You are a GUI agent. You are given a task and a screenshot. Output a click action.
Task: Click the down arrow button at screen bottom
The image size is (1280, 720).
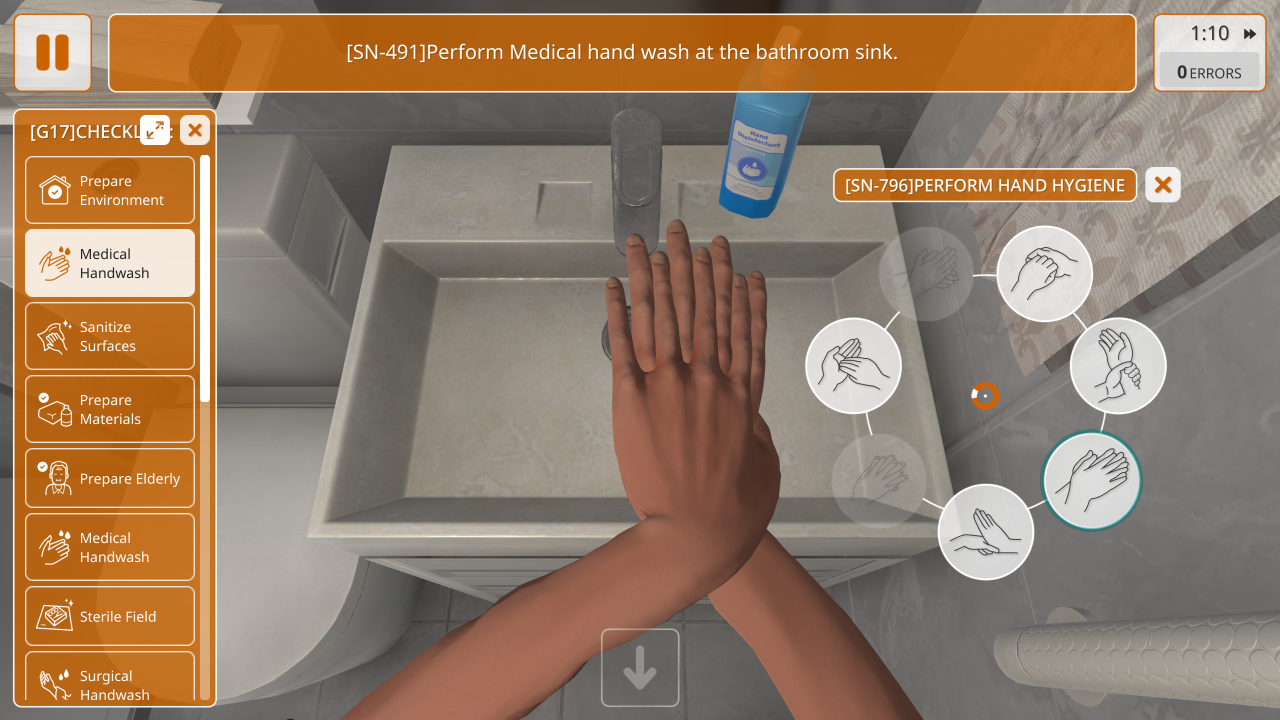pyautogui.click(x=640, y=668)
